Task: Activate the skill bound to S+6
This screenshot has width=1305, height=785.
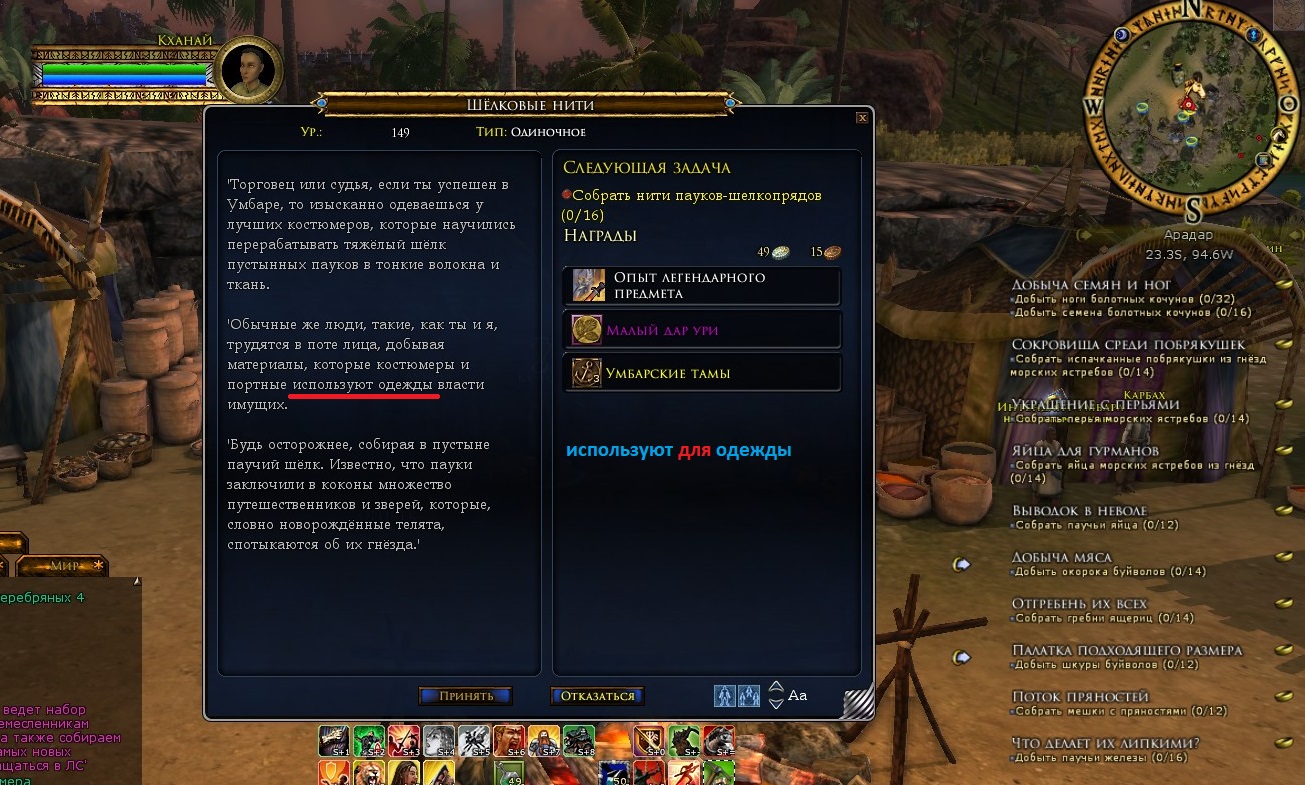Action: (x=509, y=741)
